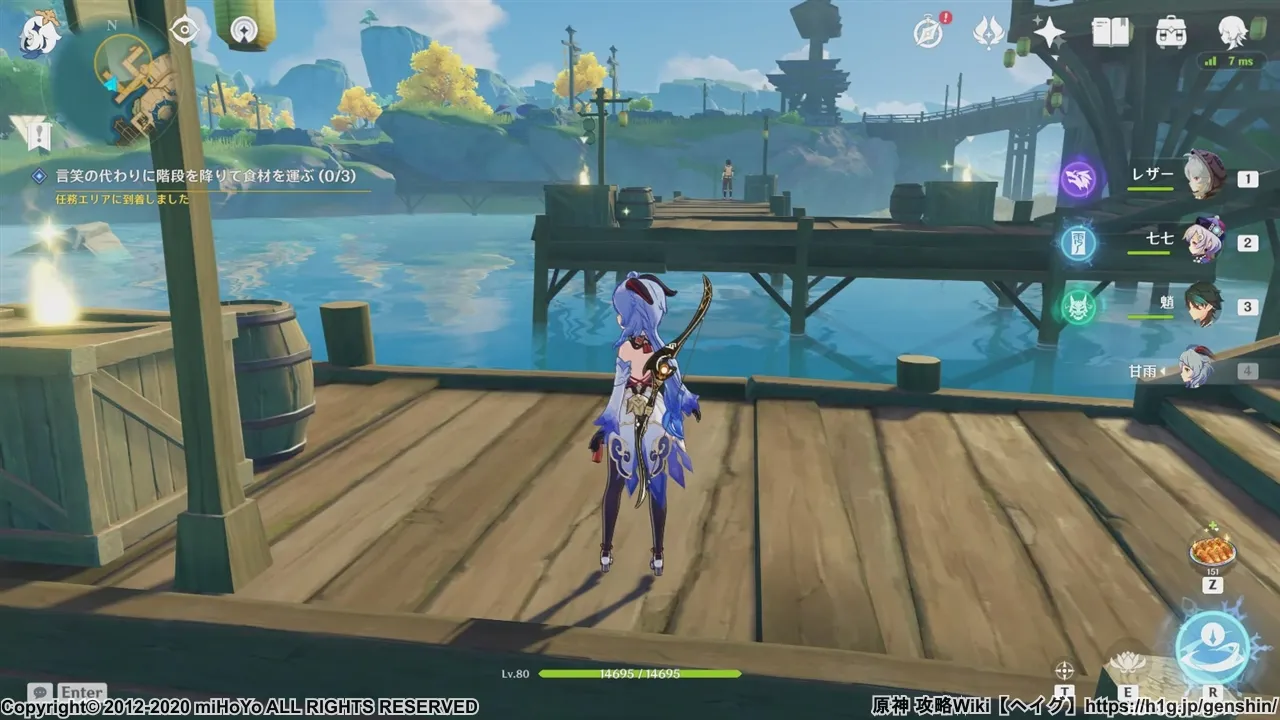Select active character 甘雨 in party list
This screenshot has width=1280, height=720.
point(1196,369)
